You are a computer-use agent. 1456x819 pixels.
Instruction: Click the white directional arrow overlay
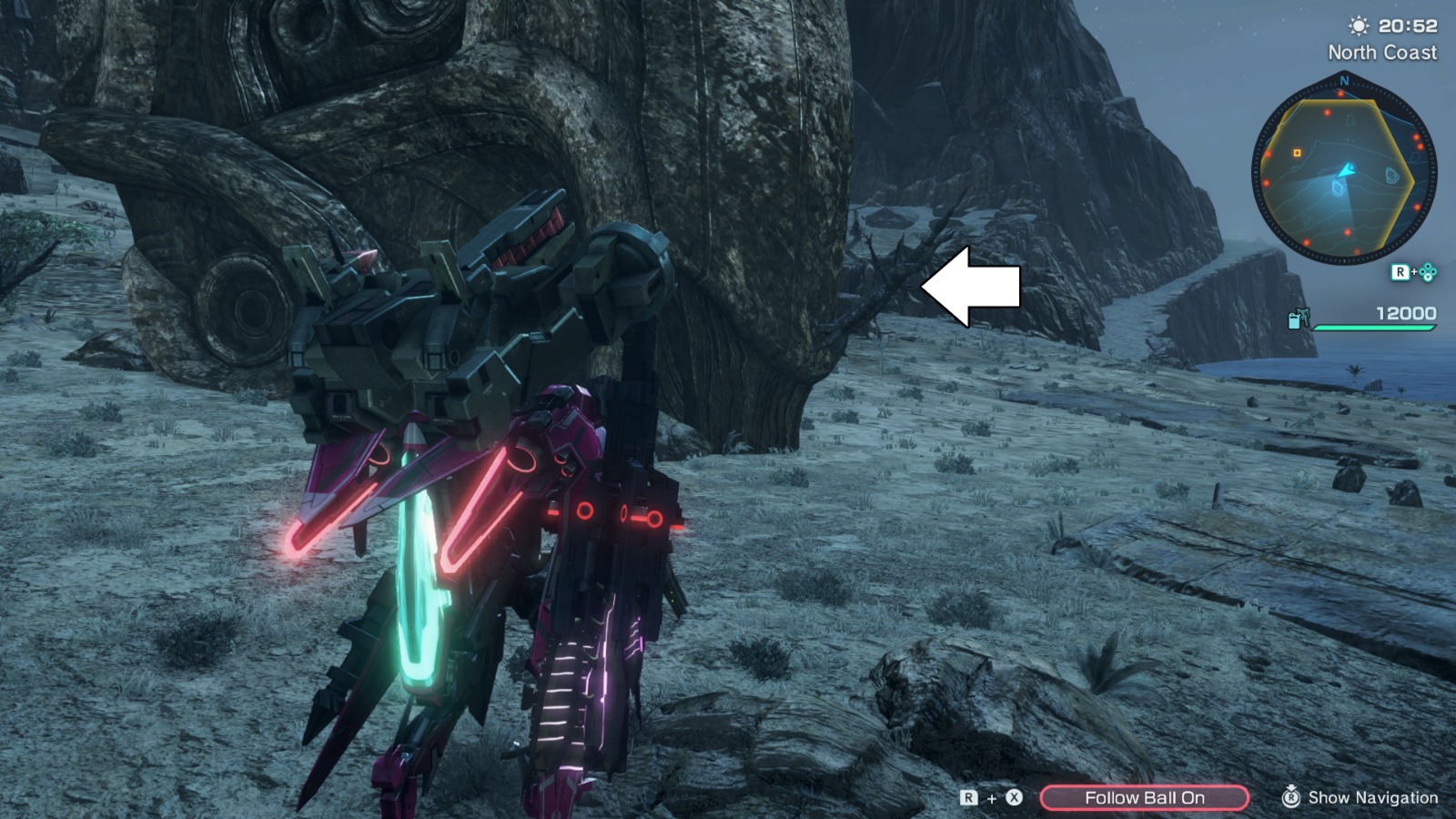pyautogui.click(x=969, y=285)
